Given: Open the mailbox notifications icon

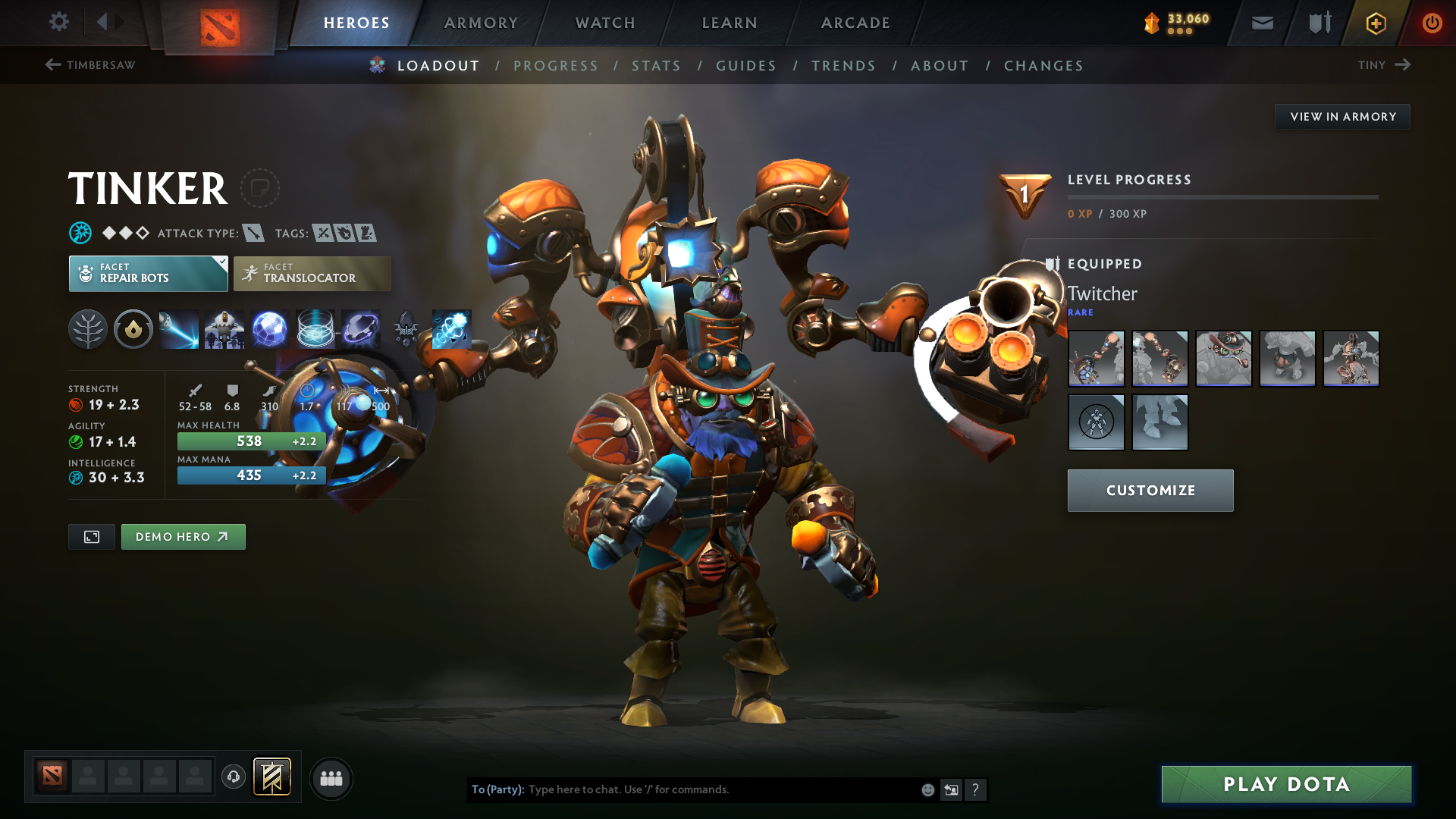Looking at the screenshot, I should [1261, 23].
